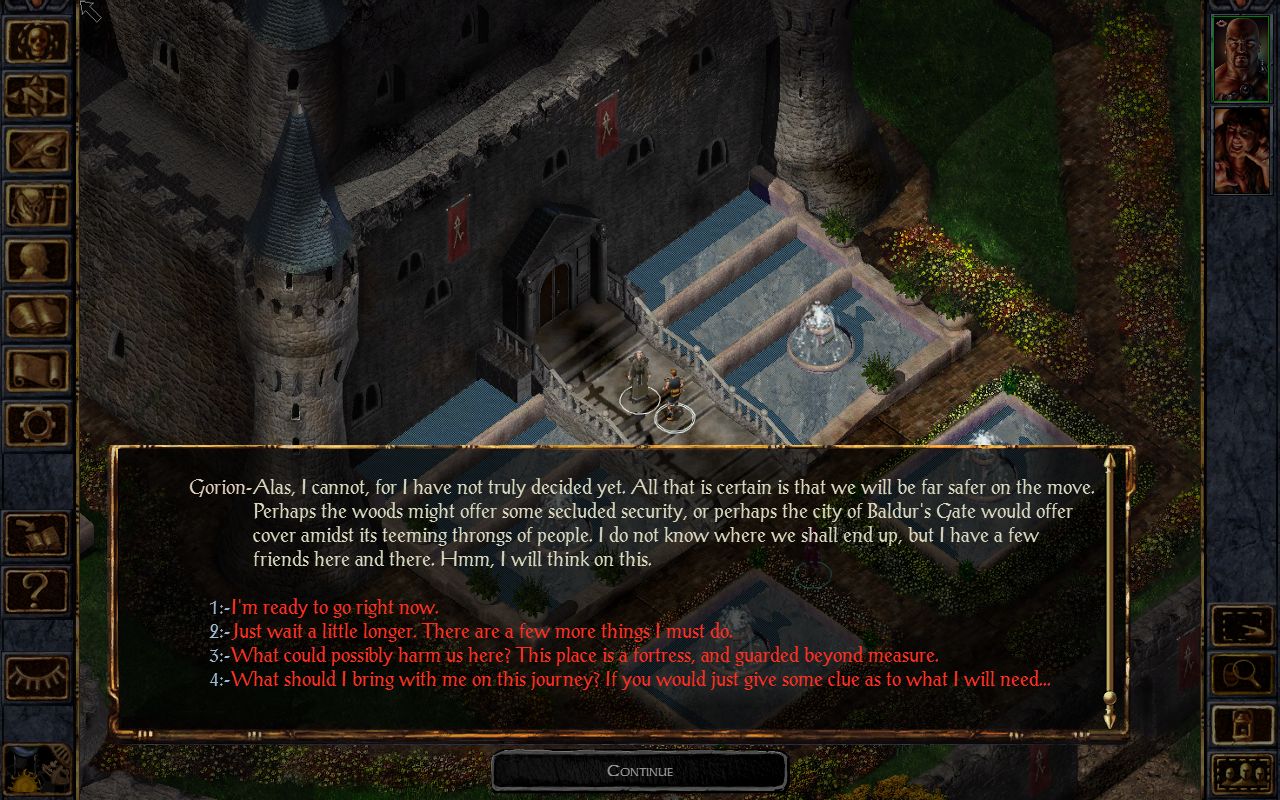Choose reply 'I'm ready to go right now'

[333, 607]
